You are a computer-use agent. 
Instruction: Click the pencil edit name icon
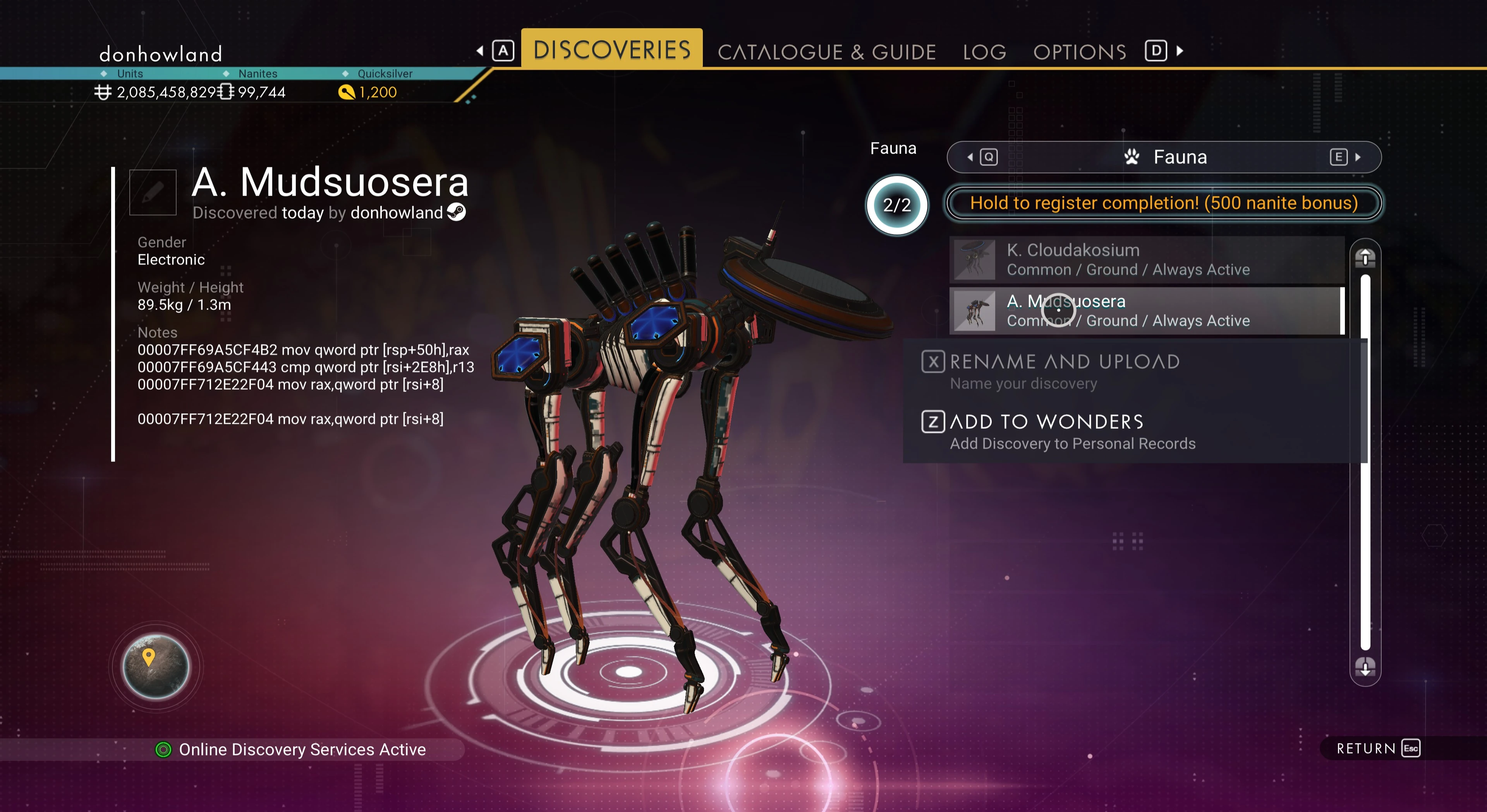point(153,192)
